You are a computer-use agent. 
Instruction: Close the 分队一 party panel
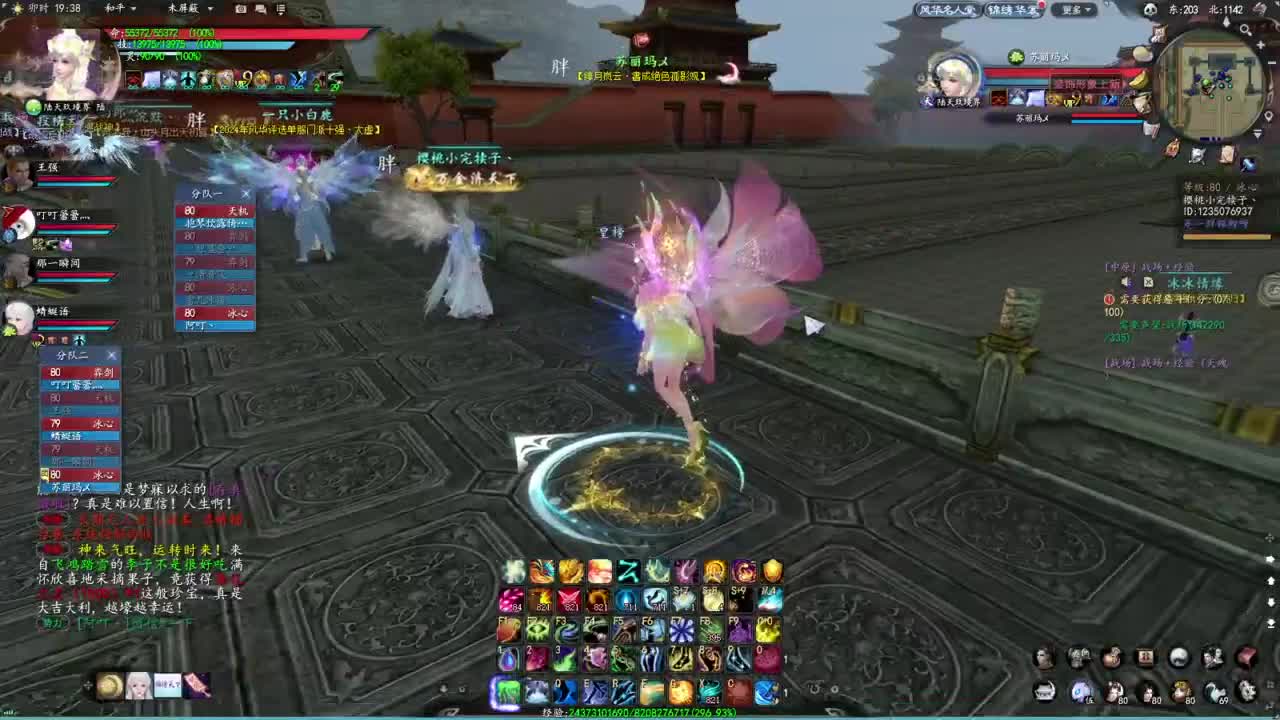click(x=246, y=193)
